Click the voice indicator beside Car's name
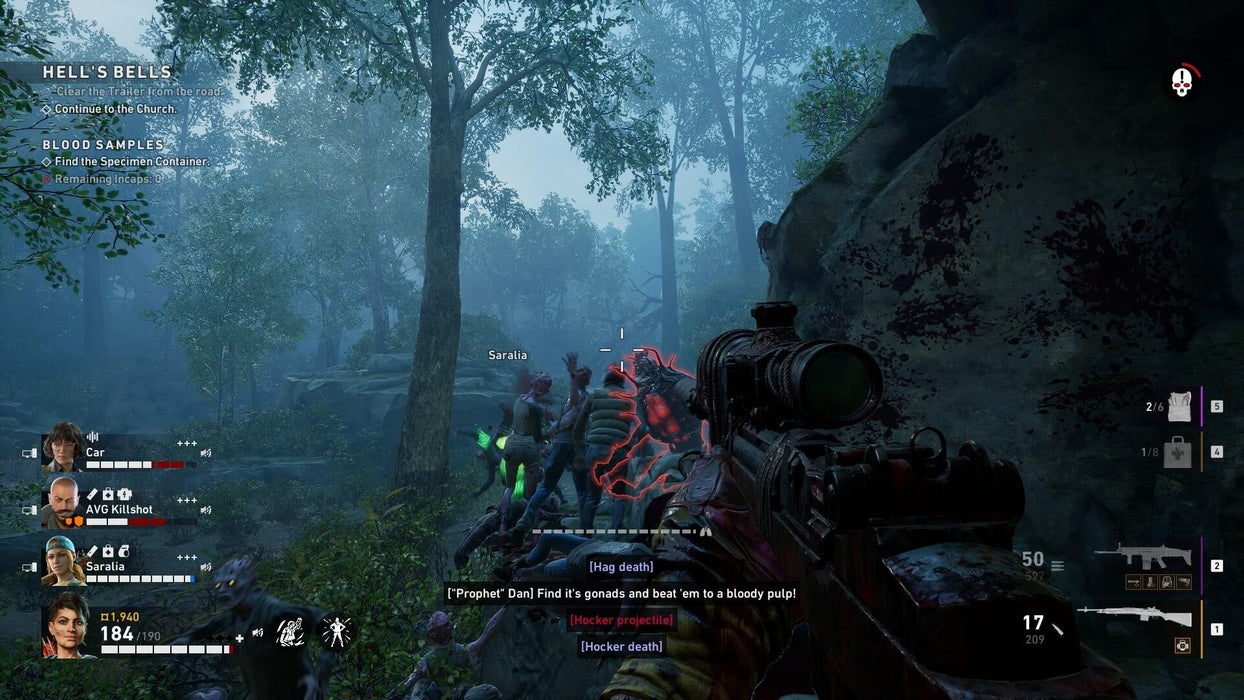This screenshot has width=1244, height=700. 93,437
